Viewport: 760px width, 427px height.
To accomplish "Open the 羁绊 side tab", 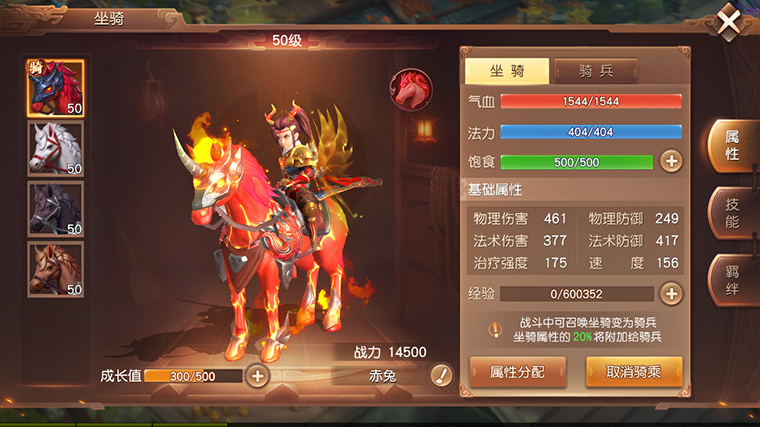I will click(731, 278).
